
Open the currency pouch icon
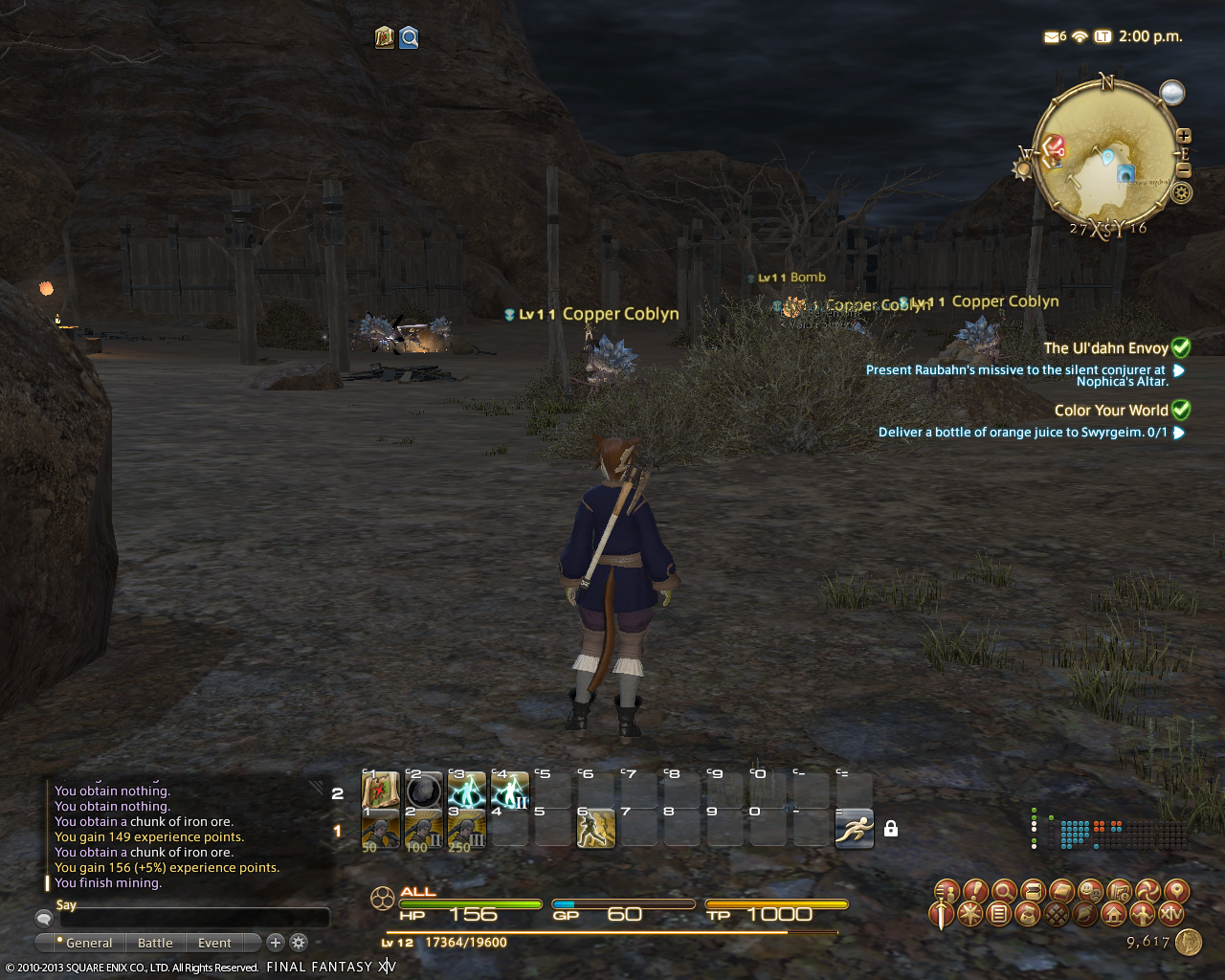pyautogui.click(x=1028, y=914)
